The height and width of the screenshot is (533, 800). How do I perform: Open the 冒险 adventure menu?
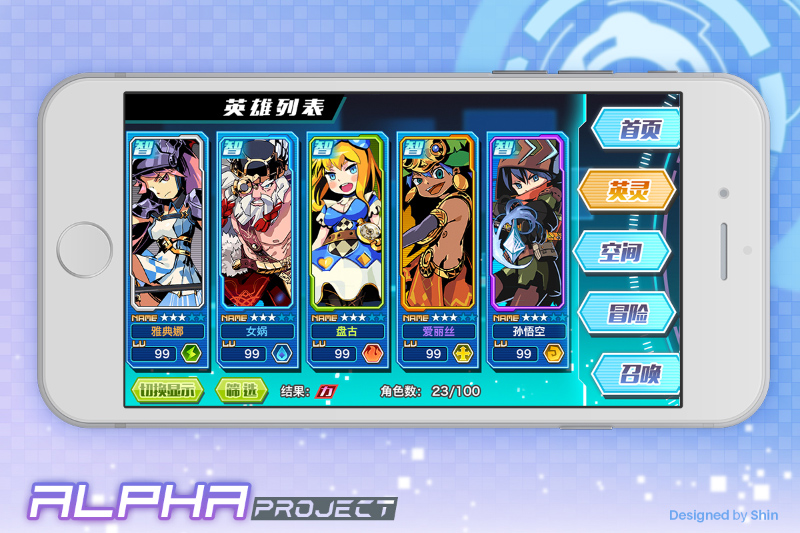[x=628, y=314]
